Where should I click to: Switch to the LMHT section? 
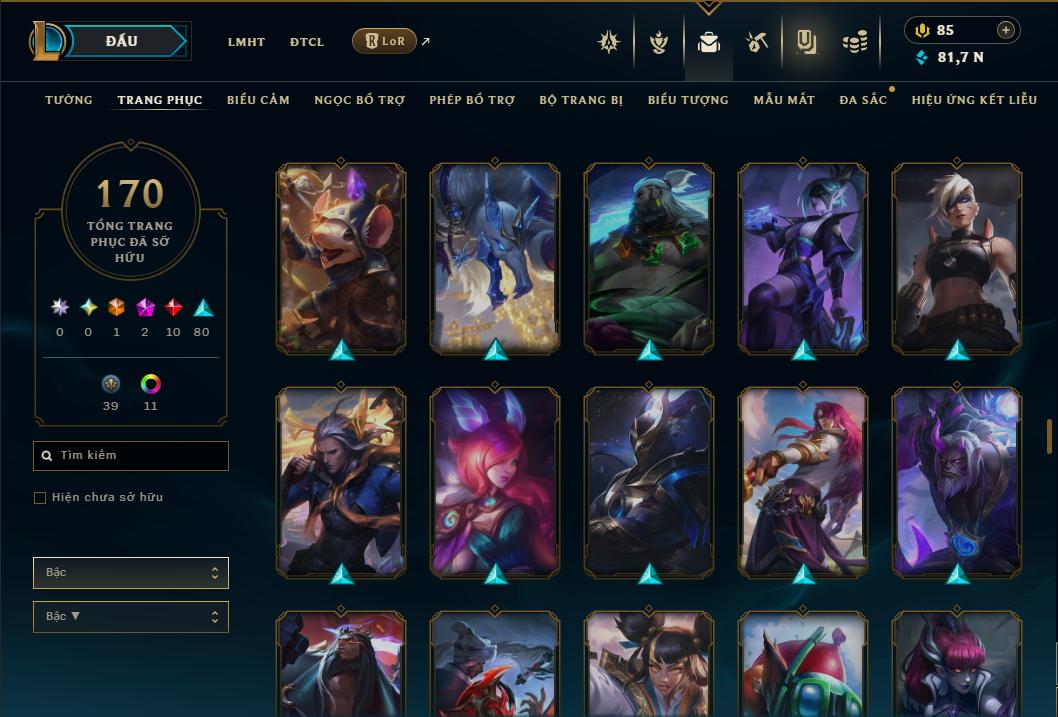pyautogui.click(x=246, y=42)
